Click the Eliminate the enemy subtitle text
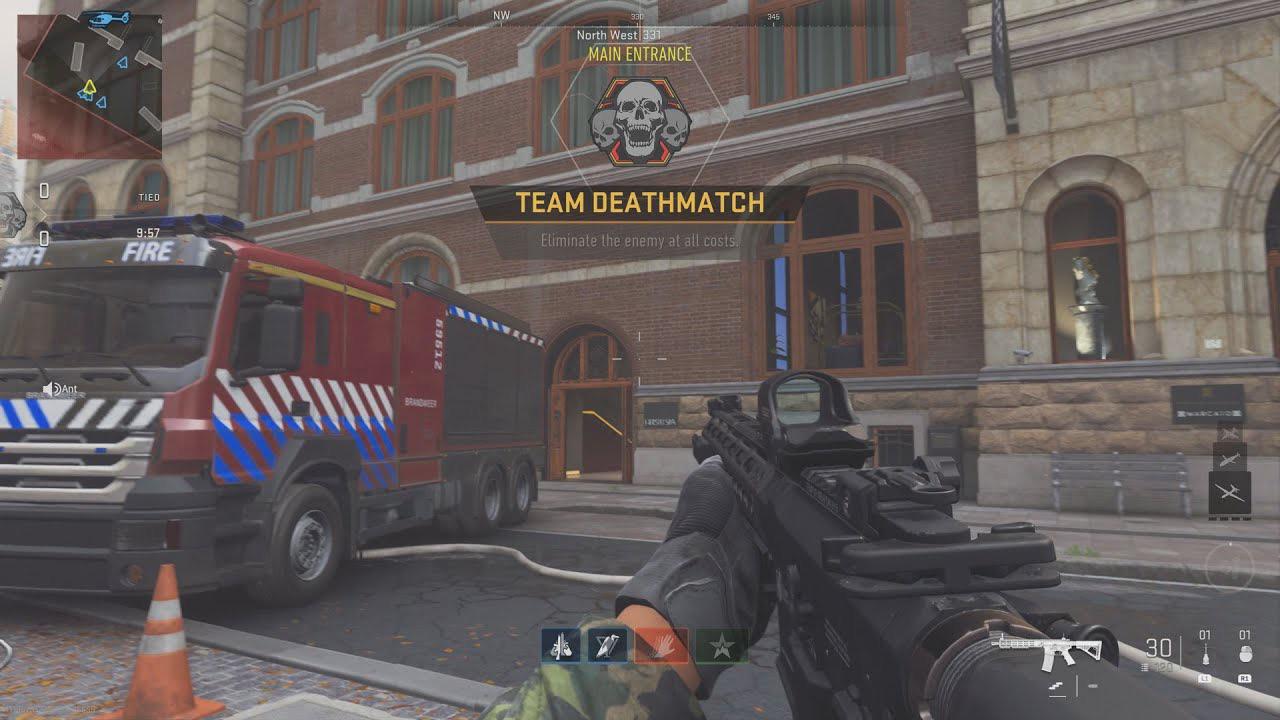The height and width of the screenshot is (720, 1280). tap(640, 240)
